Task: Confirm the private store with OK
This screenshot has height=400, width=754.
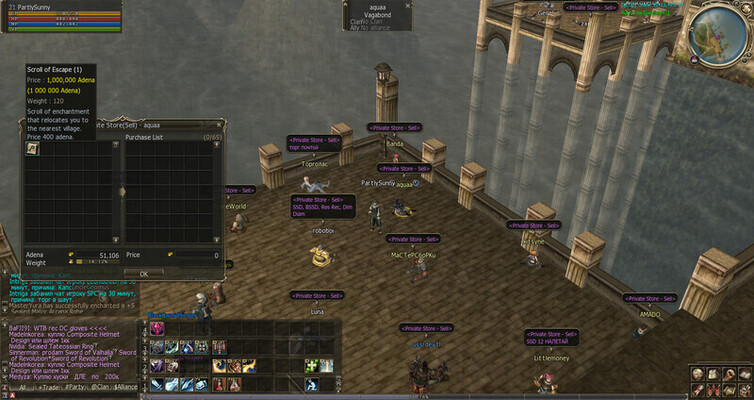Action: click(x=143, y=272)
